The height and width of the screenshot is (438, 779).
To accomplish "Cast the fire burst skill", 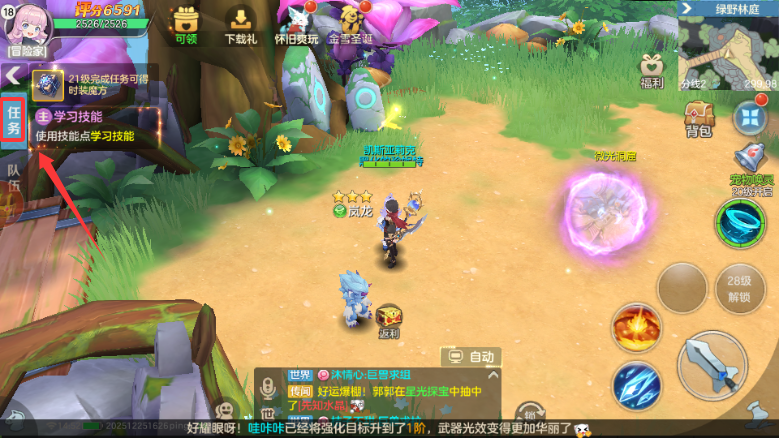I will 635,327.
